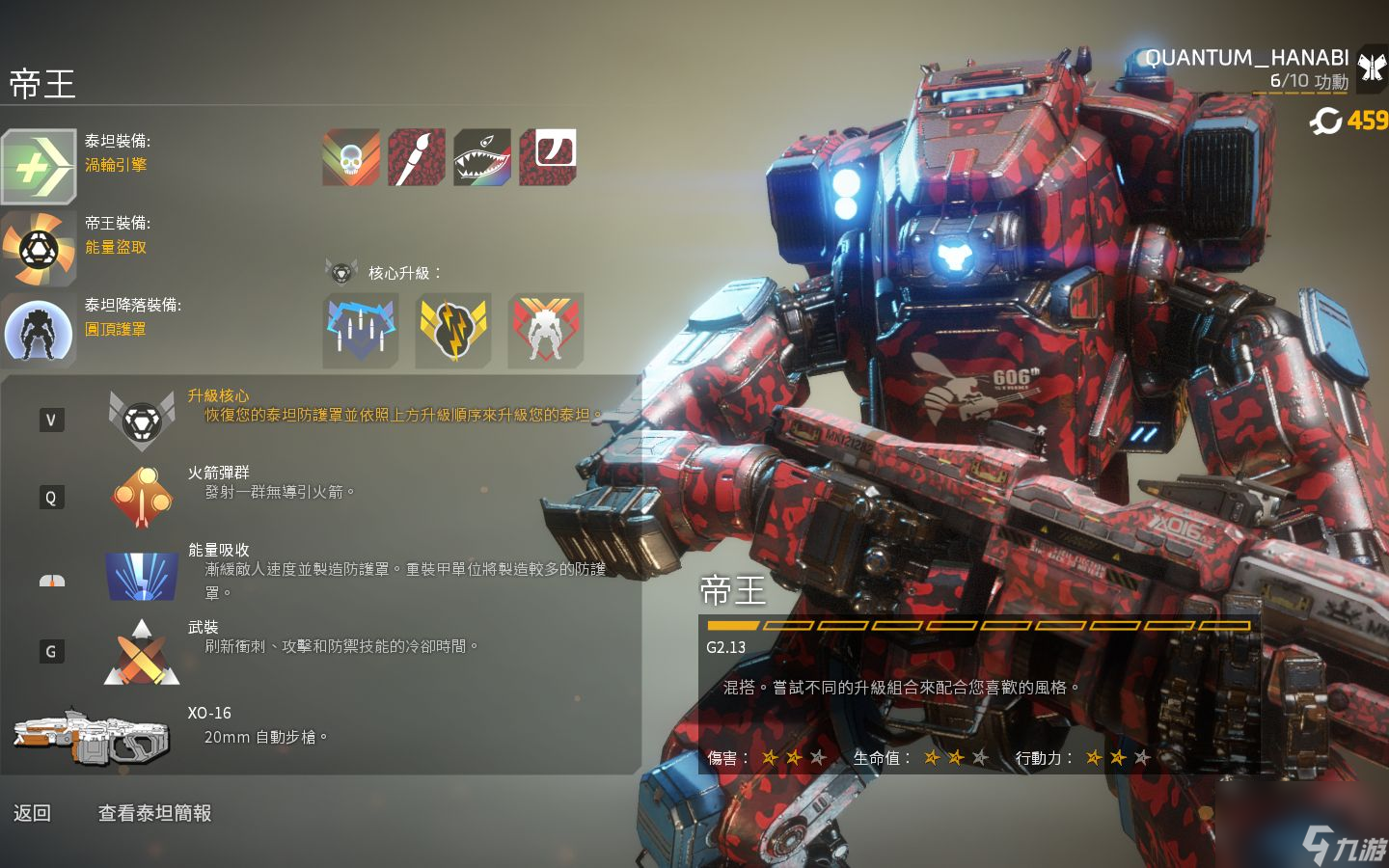
Task: Choose the Titanfall kit dome shield slot
Action: pyautogui.click(x=39, y=331)
